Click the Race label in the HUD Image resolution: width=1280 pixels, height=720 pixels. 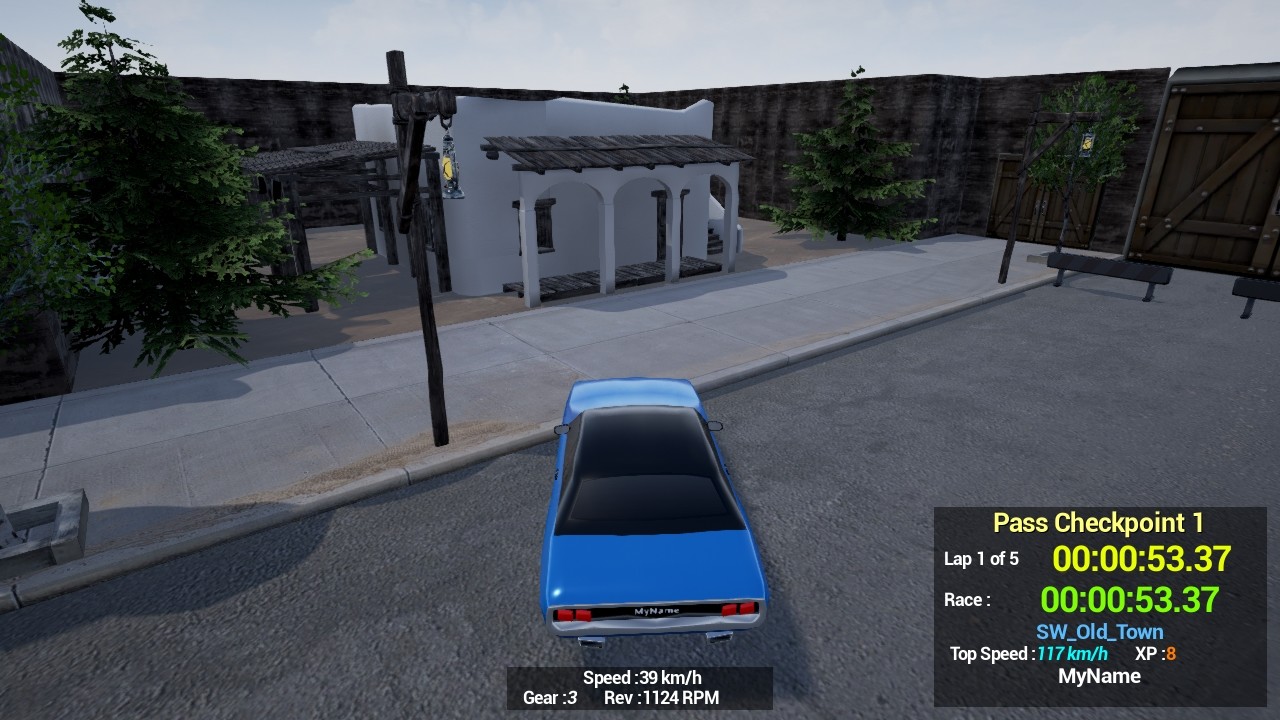(x=968, y=599)
